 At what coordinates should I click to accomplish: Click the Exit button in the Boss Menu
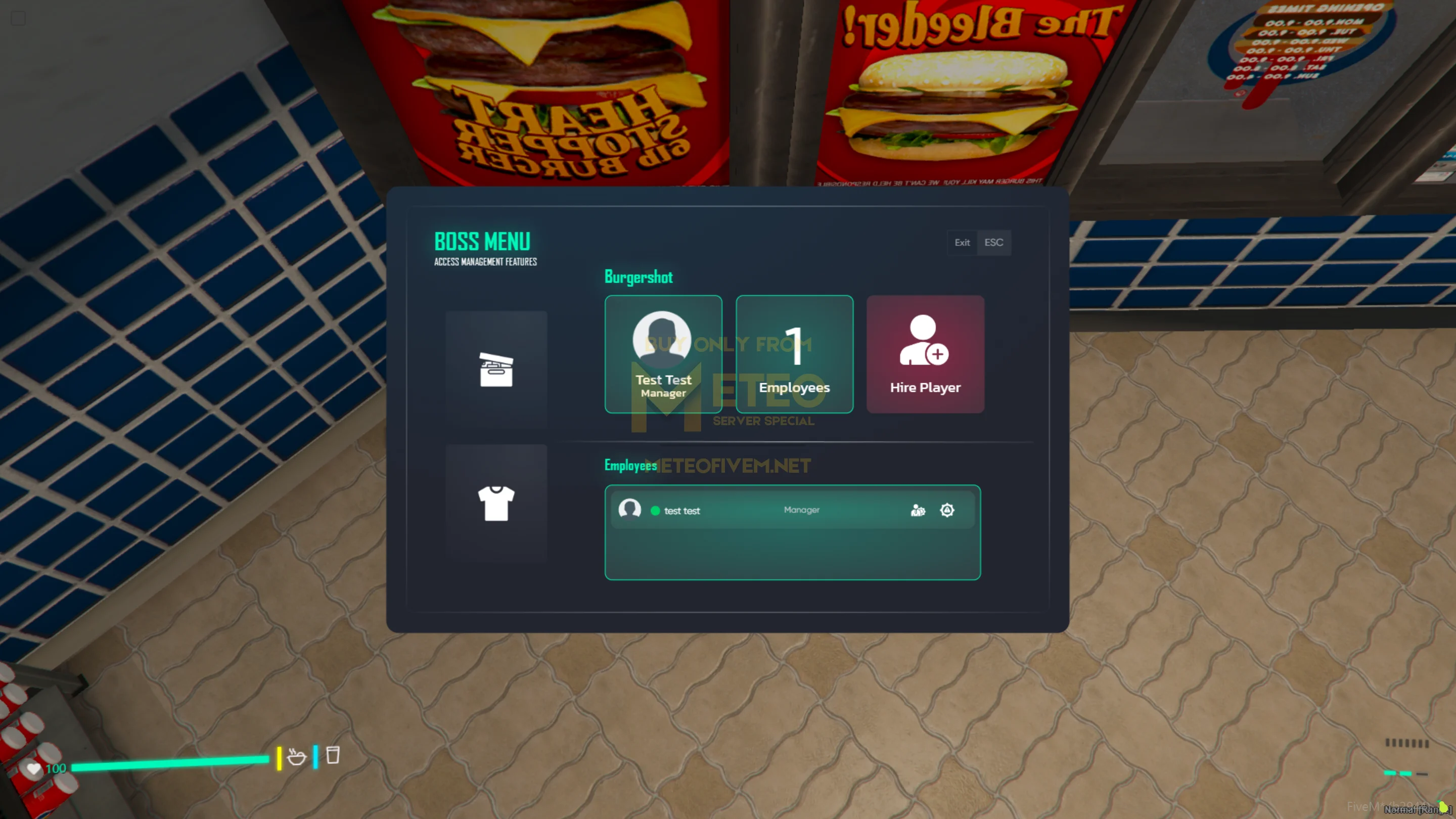(x=978, y=243)
